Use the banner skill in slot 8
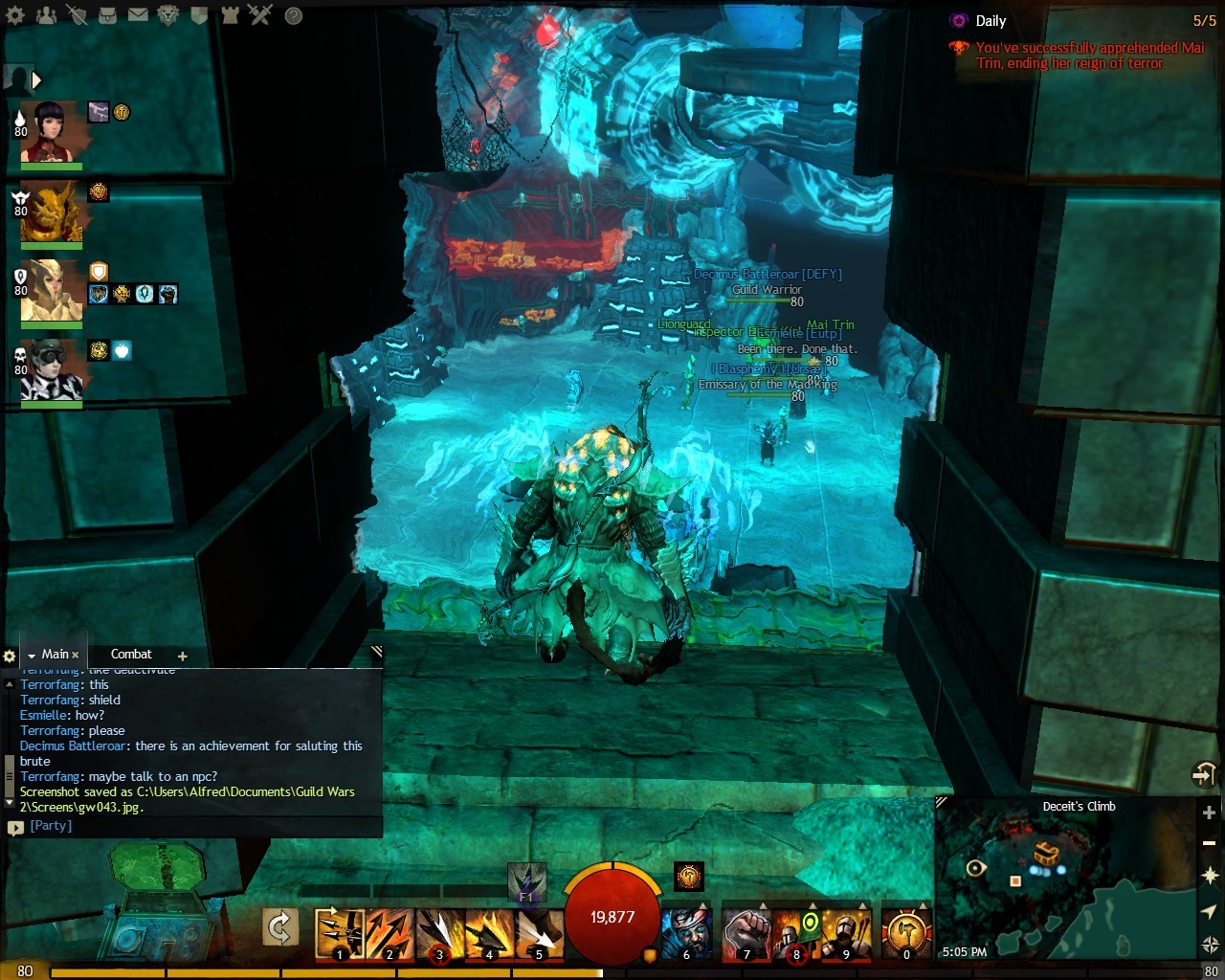The image size is (1225, 980). (x=795, y=933)
